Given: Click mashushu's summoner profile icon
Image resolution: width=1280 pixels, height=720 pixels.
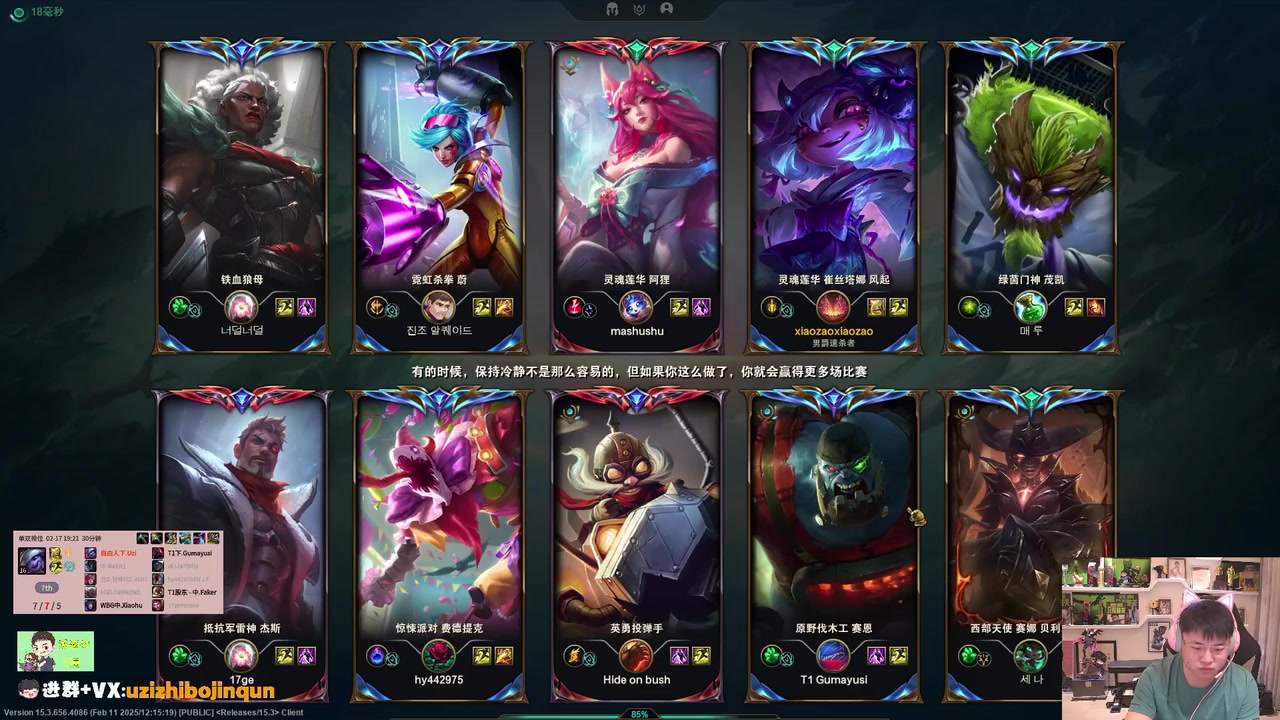Looking at the screenshot, I should [x=636, y=307].
